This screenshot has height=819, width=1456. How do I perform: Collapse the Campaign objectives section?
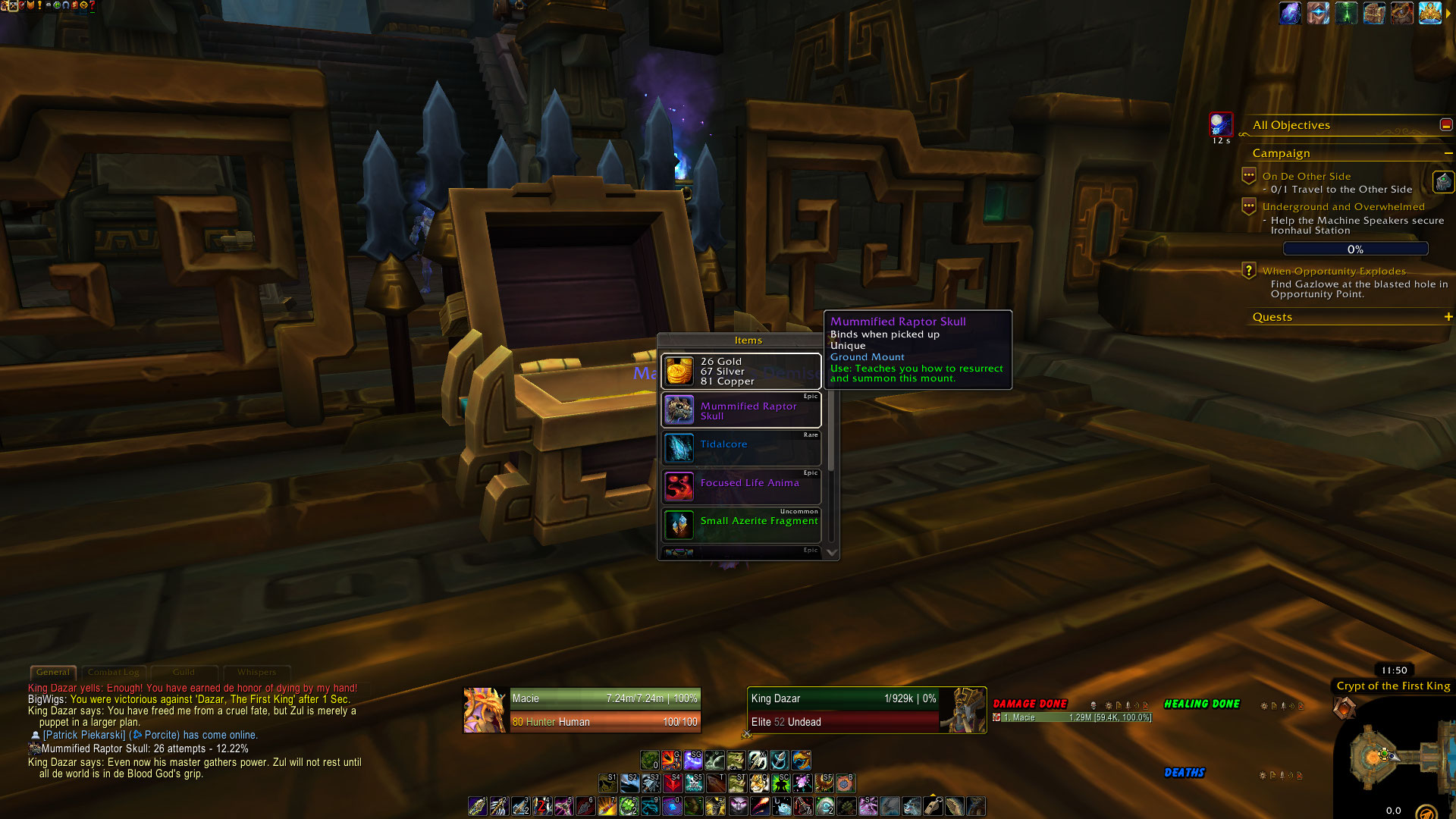point(1448,153)
